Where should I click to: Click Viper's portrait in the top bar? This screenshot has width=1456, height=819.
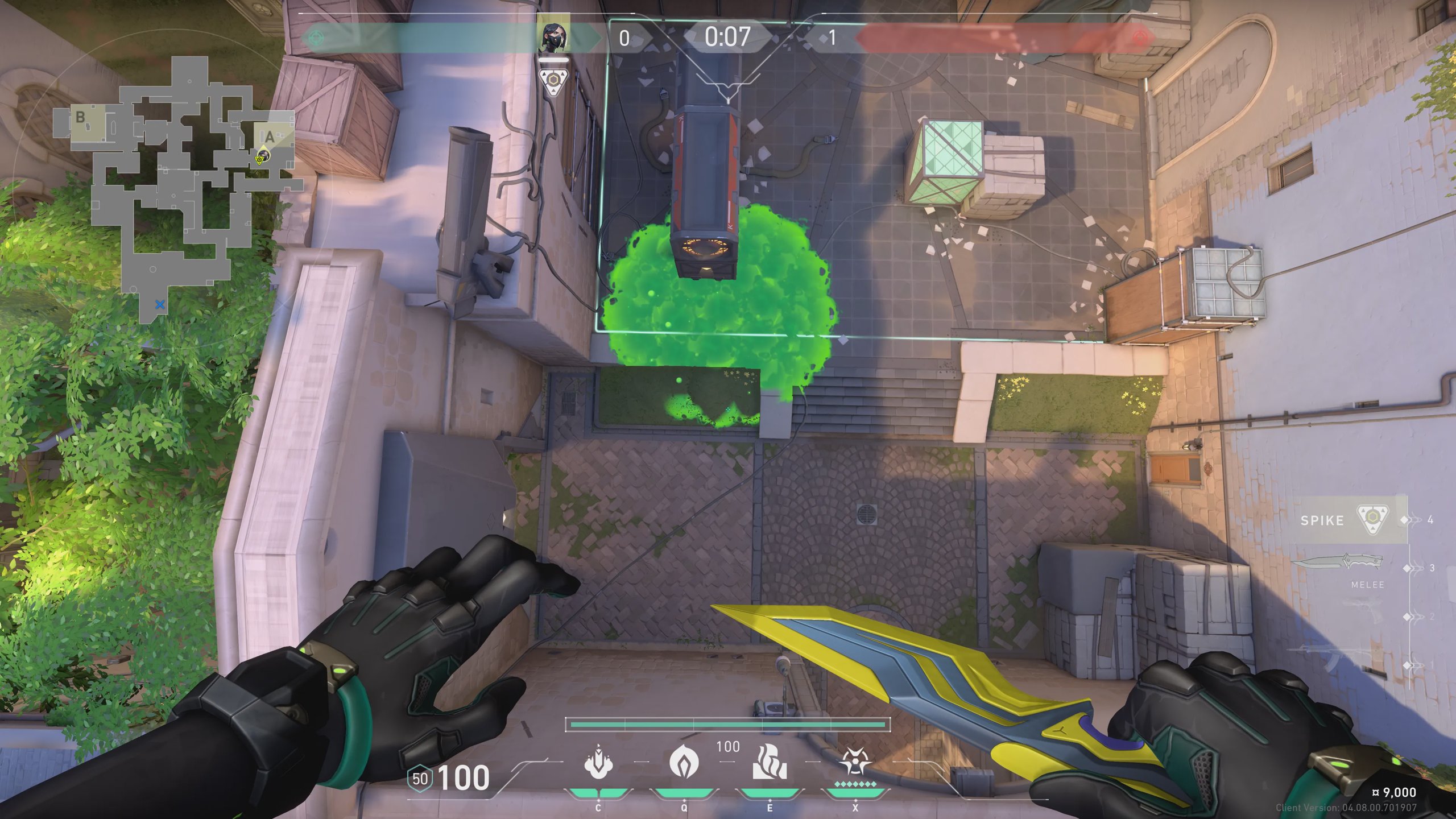[553, 36]
